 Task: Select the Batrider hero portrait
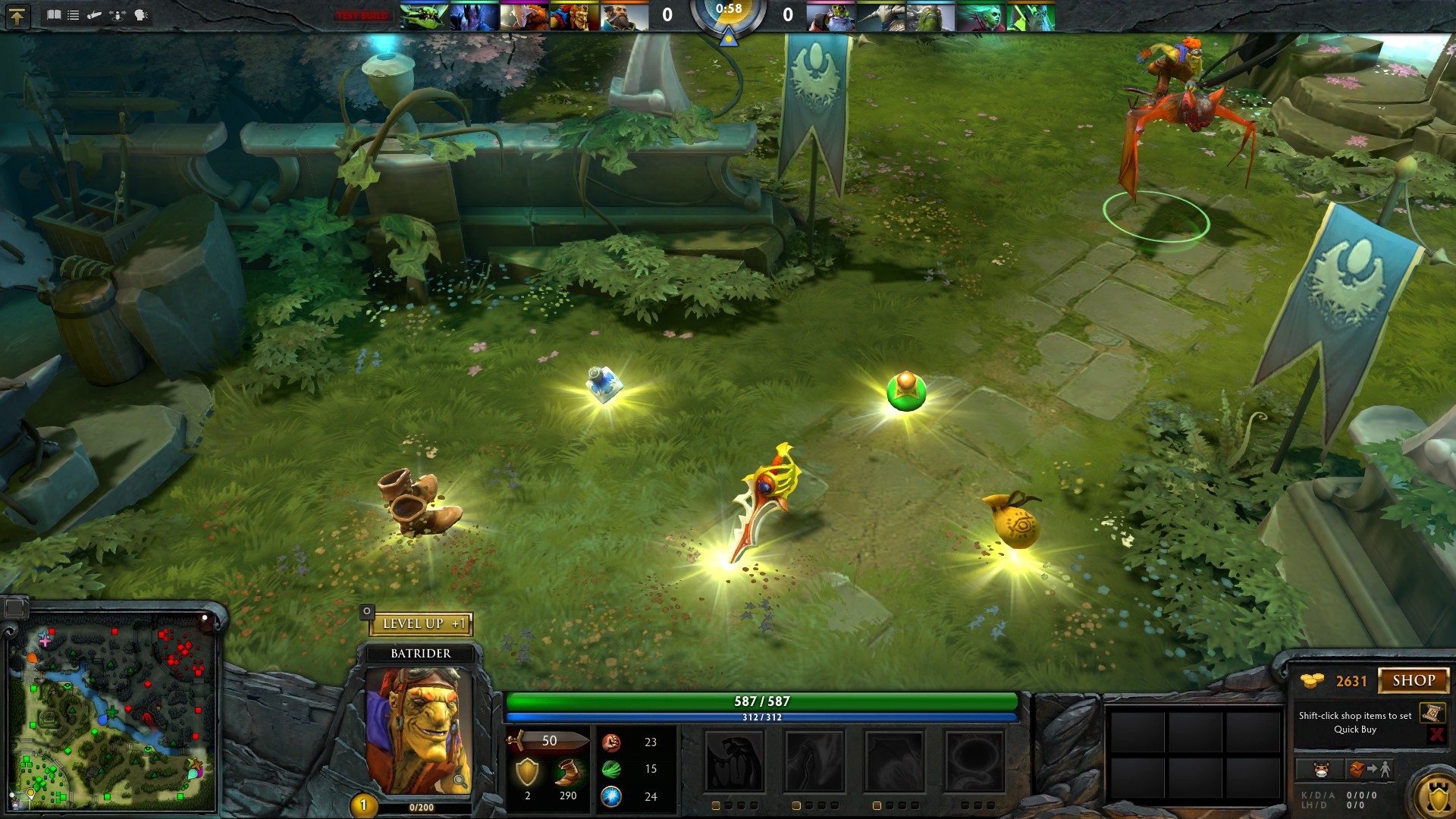[x=419, y=730]
